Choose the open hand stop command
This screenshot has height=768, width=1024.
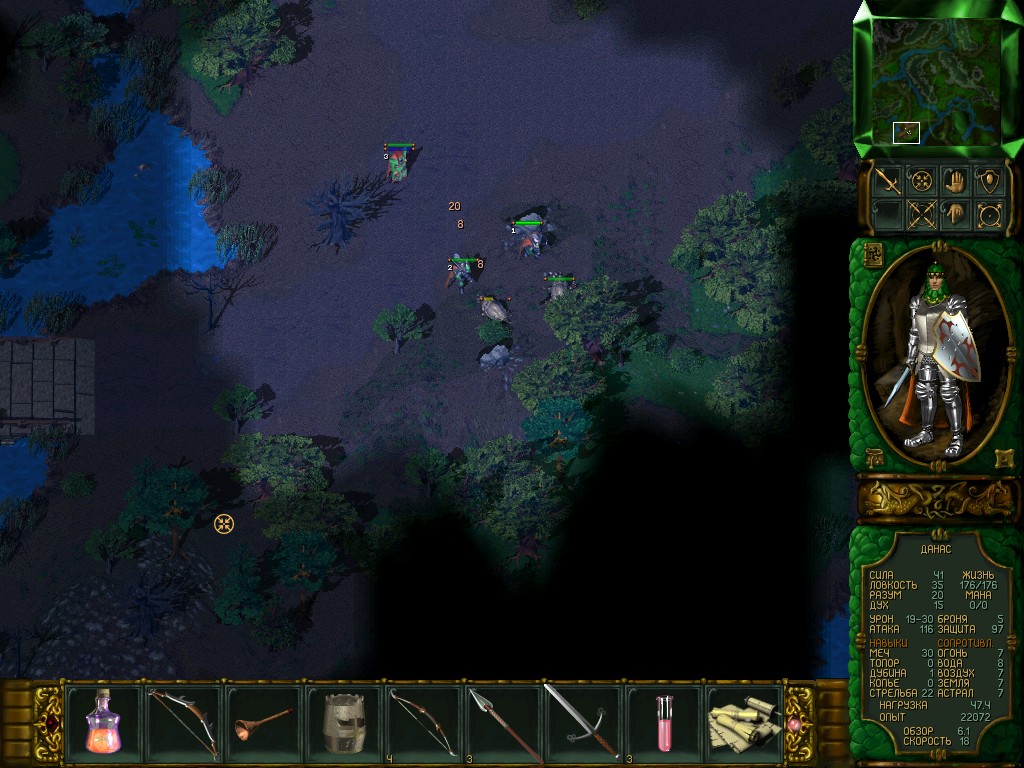pos(955,181)
